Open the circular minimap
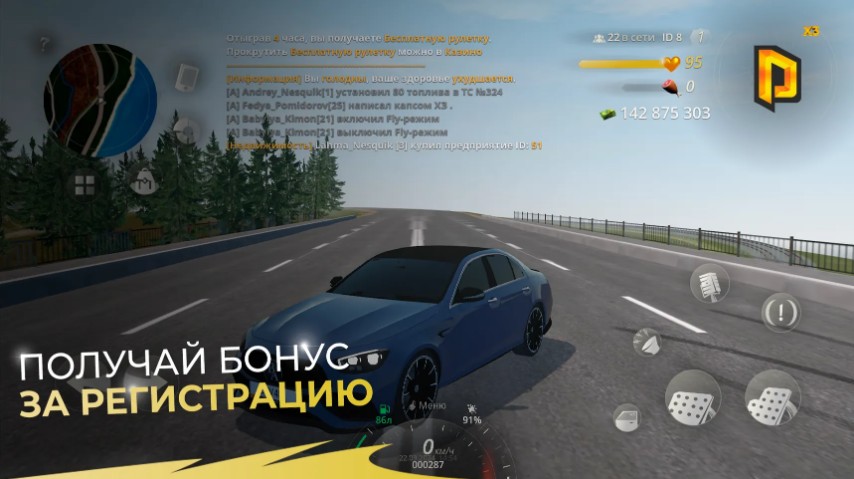This screenshot has height=479, width=854. (x=100, y=101)
